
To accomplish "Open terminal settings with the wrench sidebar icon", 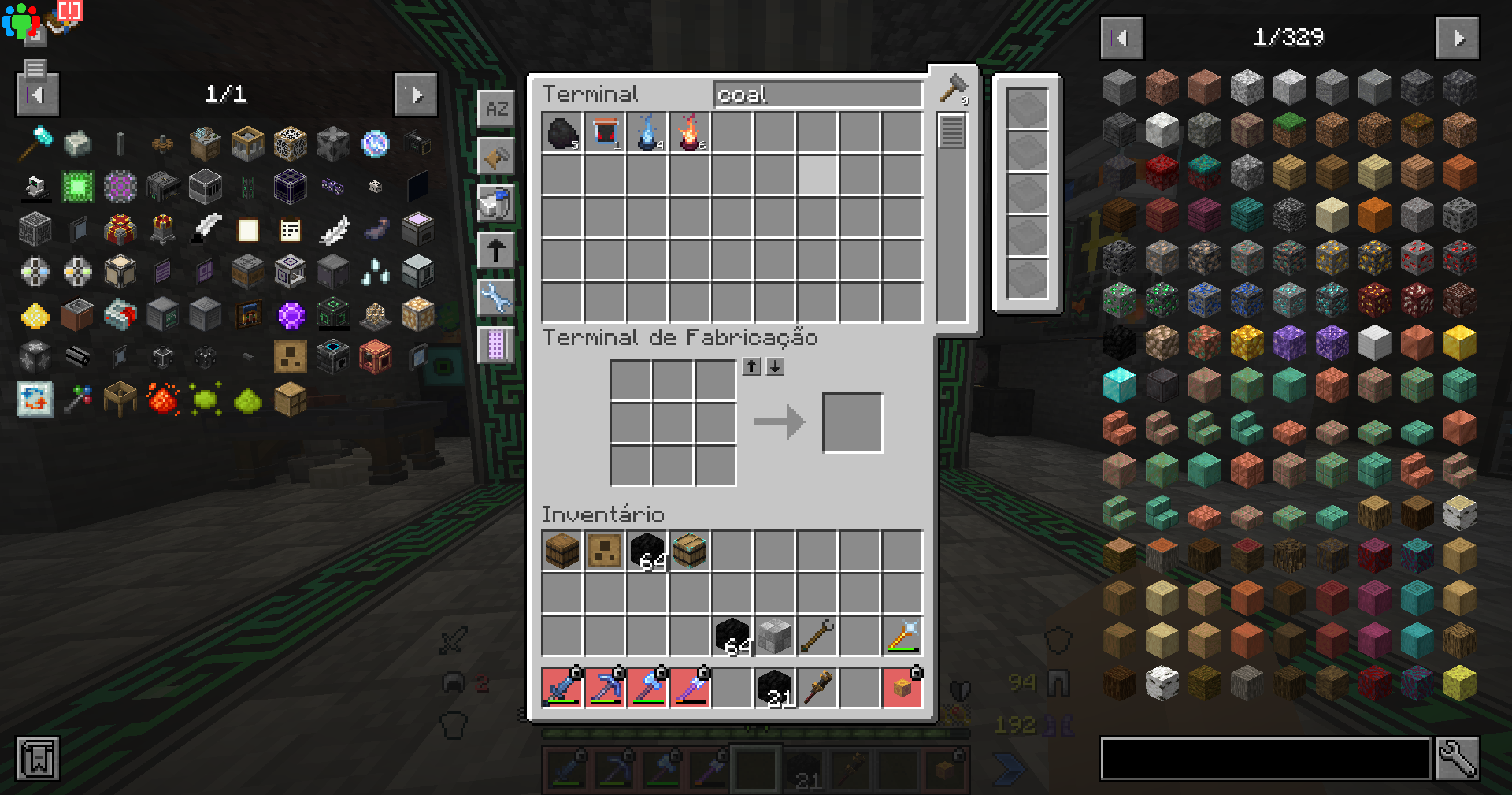I will (496, 297).
